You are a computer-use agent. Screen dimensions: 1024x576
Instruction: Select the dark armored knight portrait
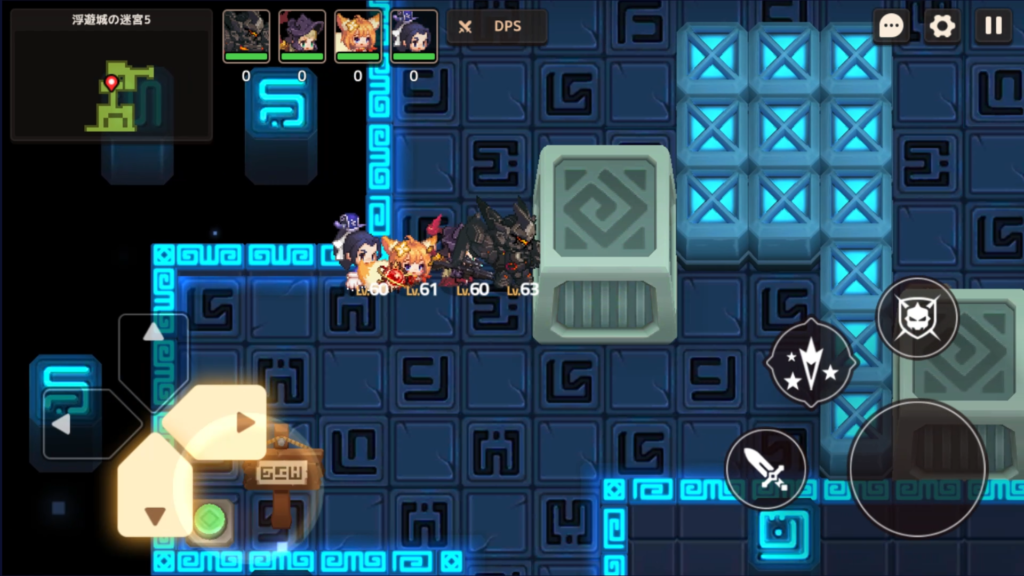tap(246, 34)
